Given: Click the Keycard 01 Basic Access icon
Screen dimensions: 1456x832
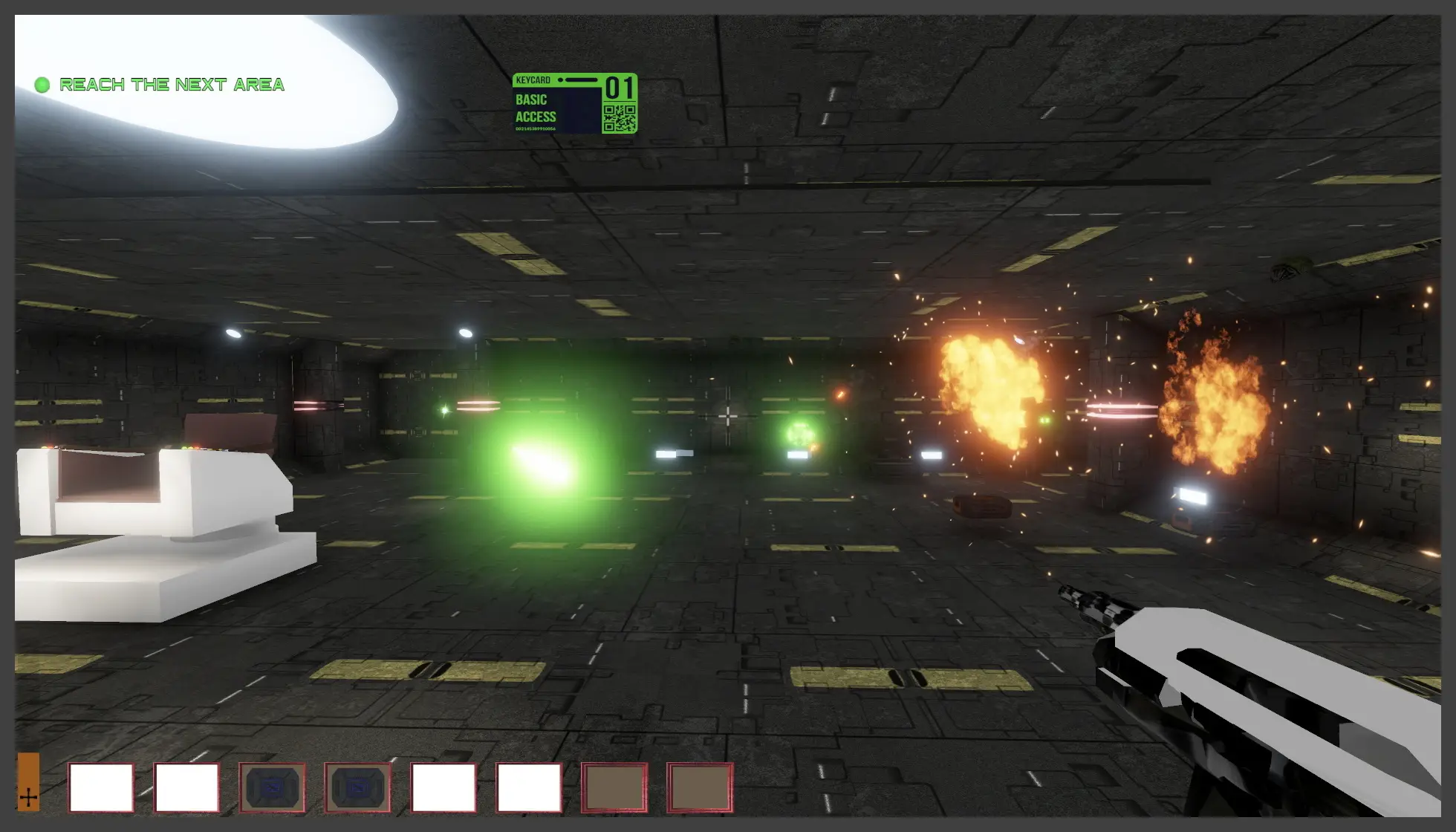Looking at the screenshot, I should (574, 103).
